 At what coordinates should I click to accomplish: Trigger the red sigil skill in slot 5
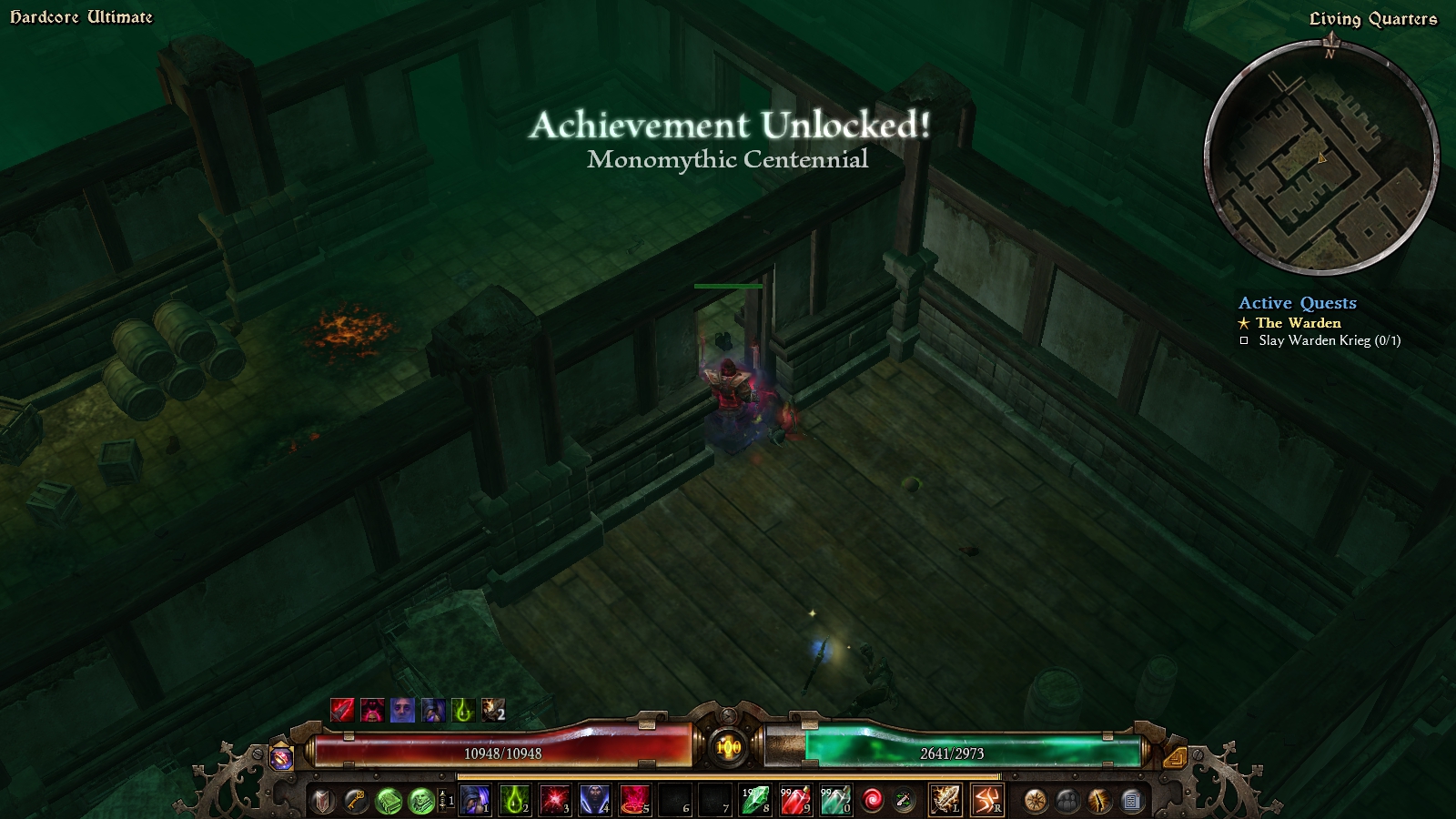click(x=635, y=800)
